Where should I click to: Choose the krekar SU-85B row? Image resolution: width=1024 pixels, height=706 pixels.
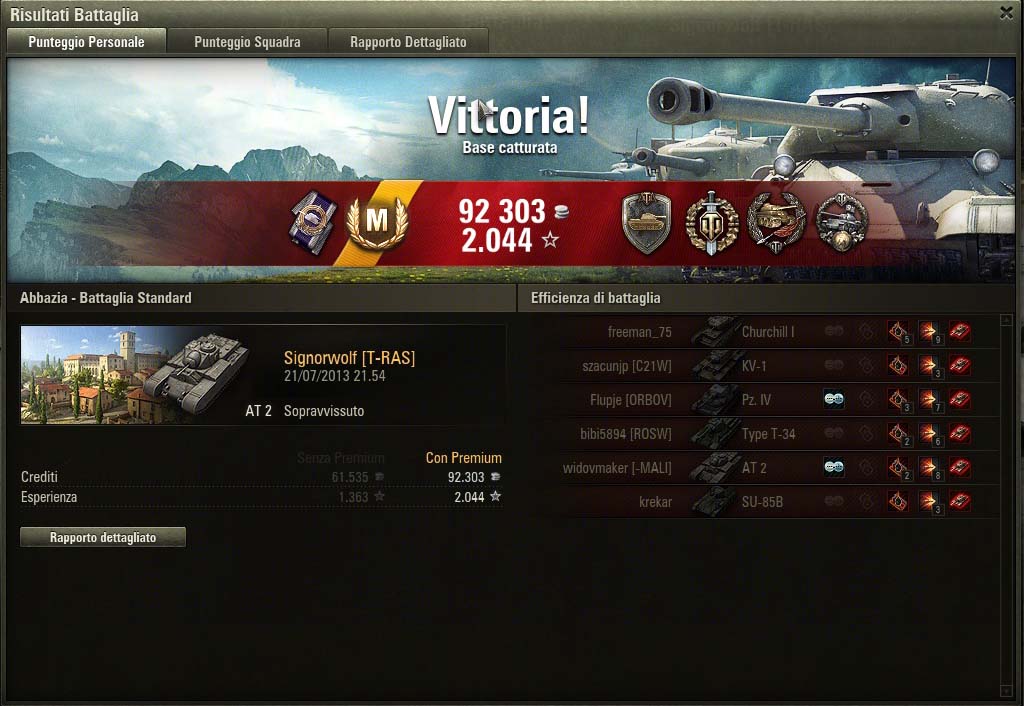[758, 502]
